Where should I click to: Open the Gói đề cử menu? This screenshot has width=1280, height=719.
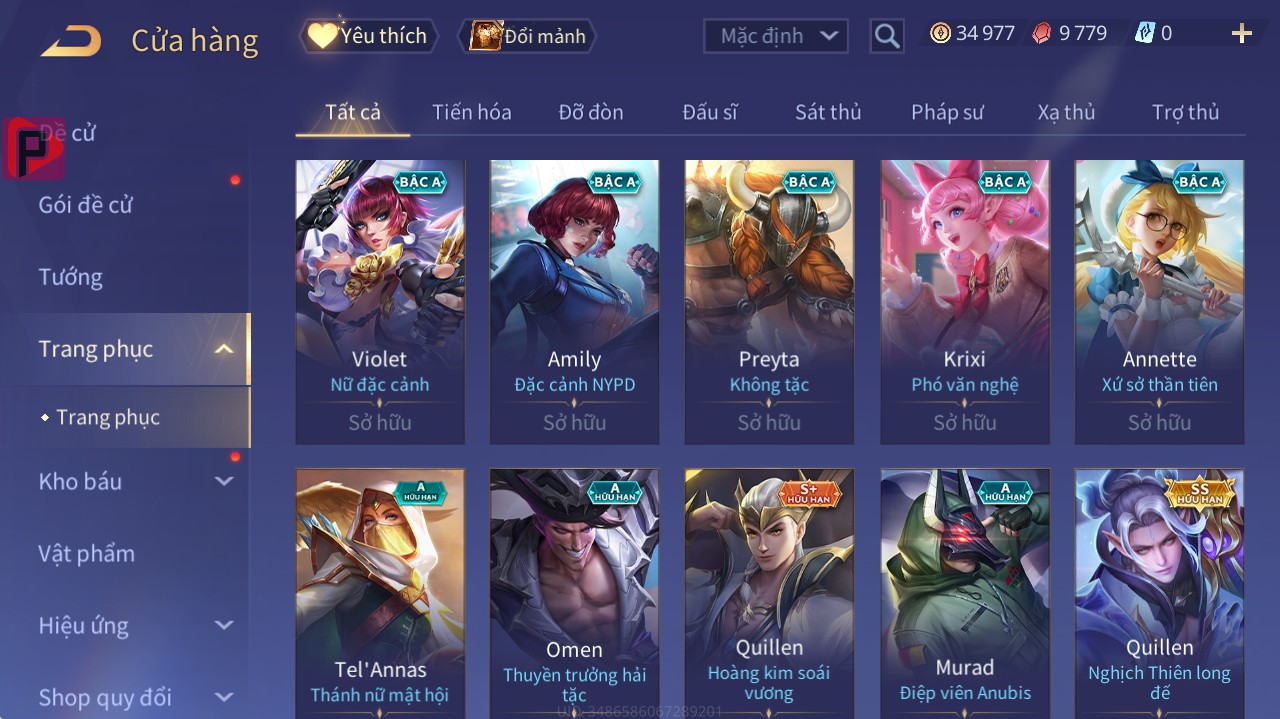(86, 205)
